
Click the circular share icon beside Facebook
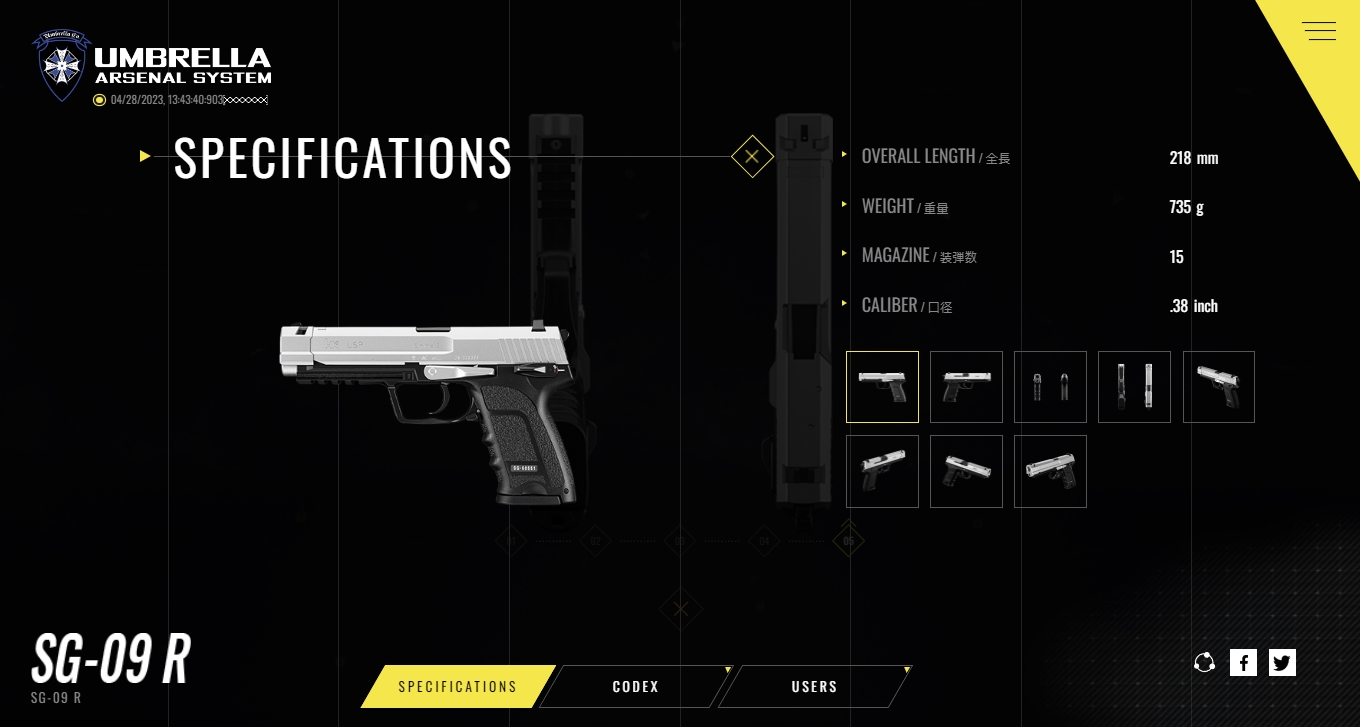(1204, 662)
